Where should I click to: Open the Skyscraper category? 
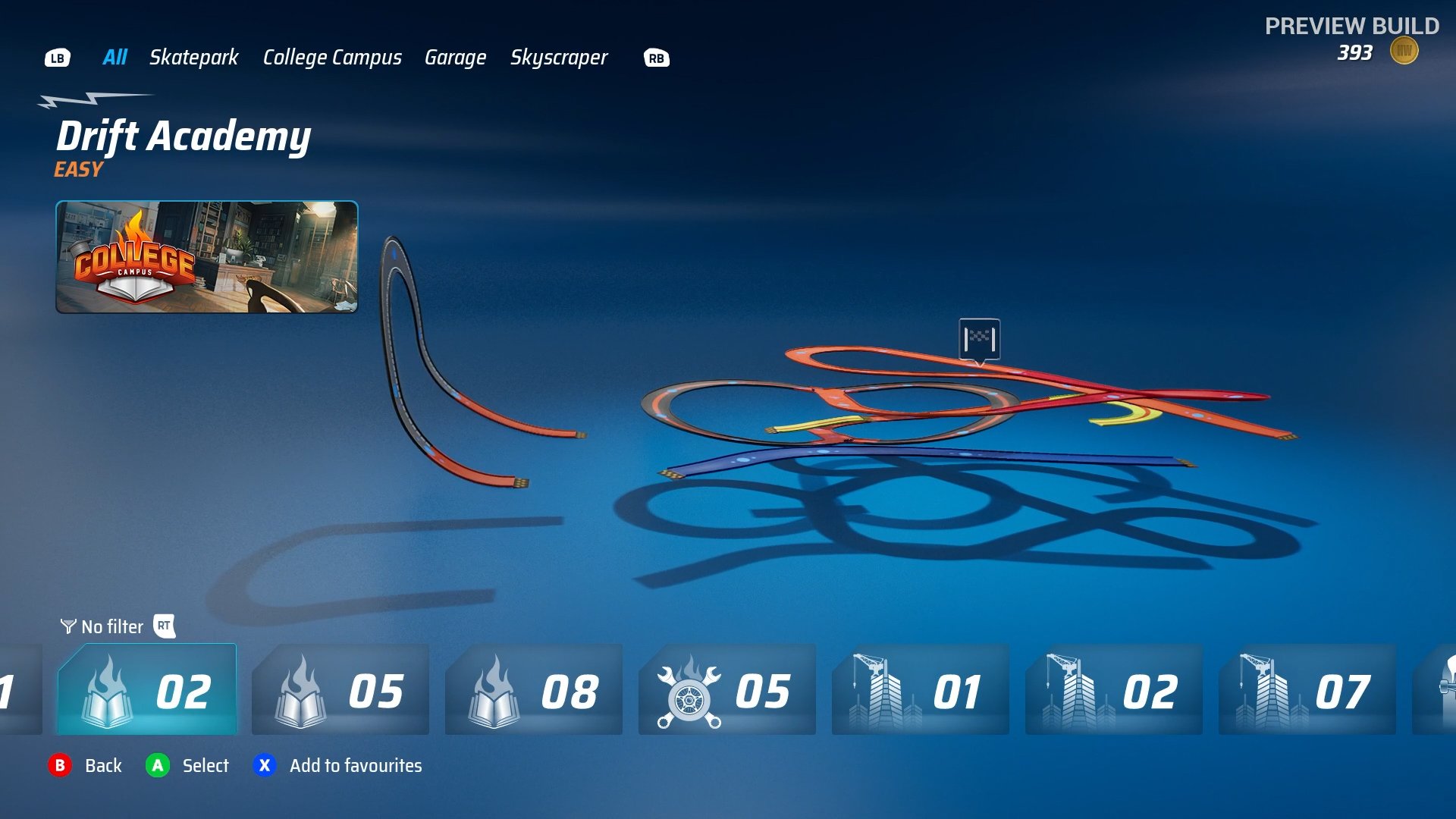pyautogui.click(x=559, y=58)
